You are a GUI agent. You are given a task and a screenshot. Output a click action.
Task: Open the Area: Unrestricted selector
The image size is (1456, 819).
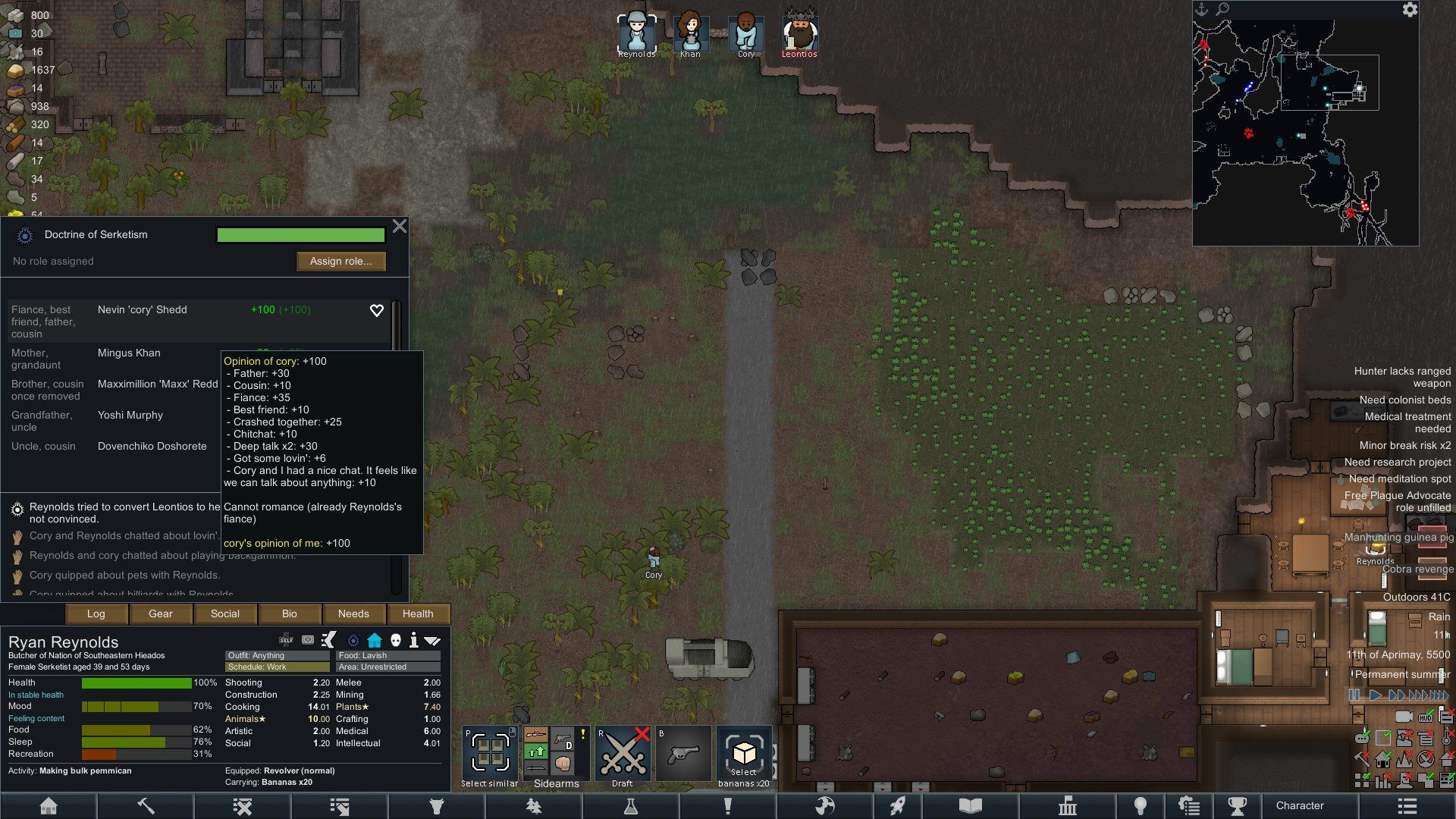[x=388, y=667]
